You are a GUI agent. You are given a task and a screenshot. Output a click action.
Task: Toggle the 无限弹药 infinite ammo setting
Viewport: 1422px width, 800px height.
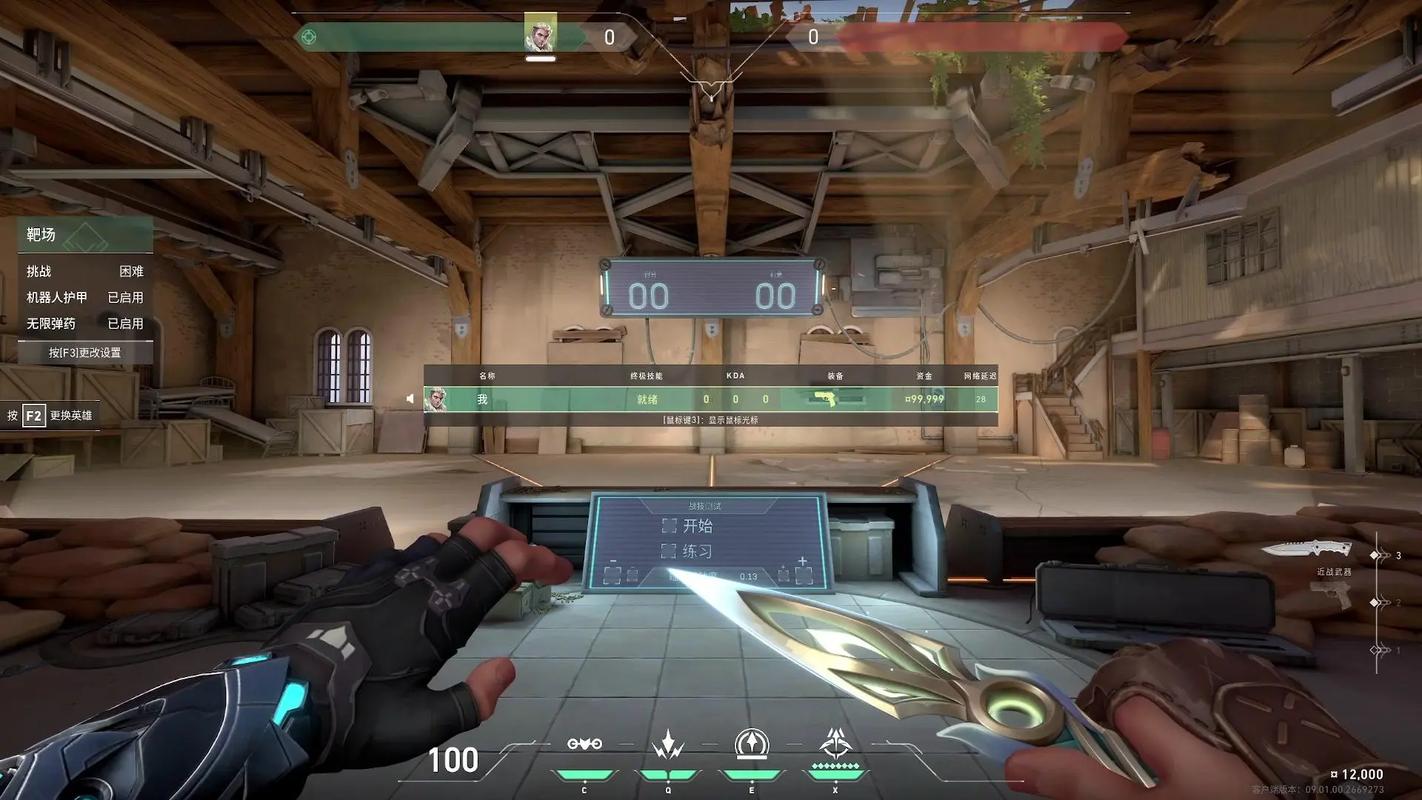point(85,323)
